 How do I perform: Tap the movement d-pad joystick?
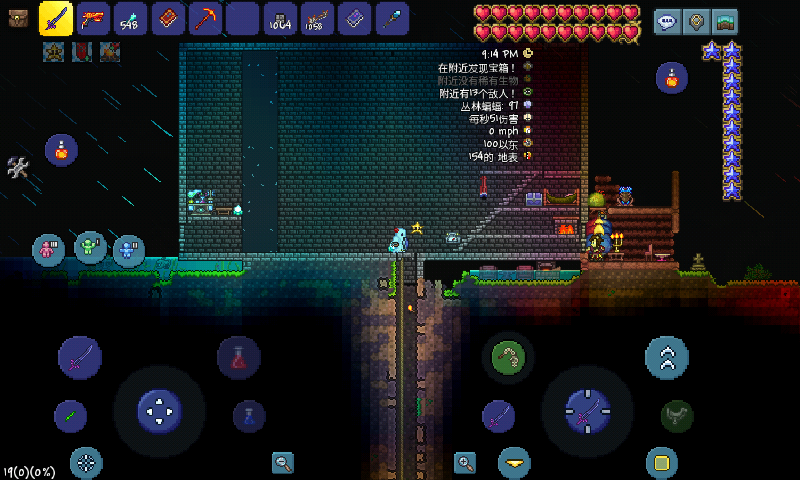[x=158, y=409]
